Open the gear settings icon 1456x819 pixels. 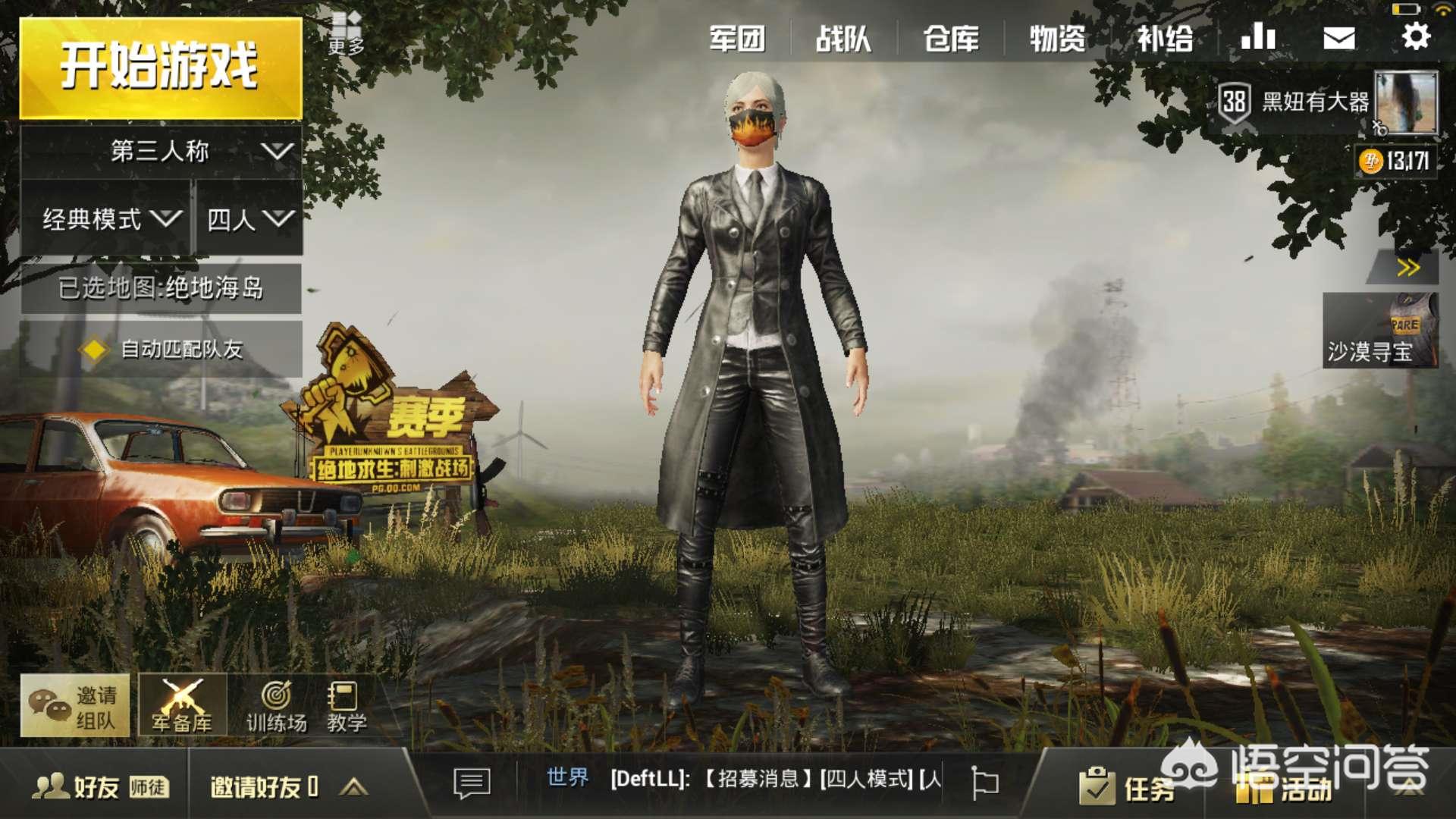pyautogui.click(x=1415, y=36)
